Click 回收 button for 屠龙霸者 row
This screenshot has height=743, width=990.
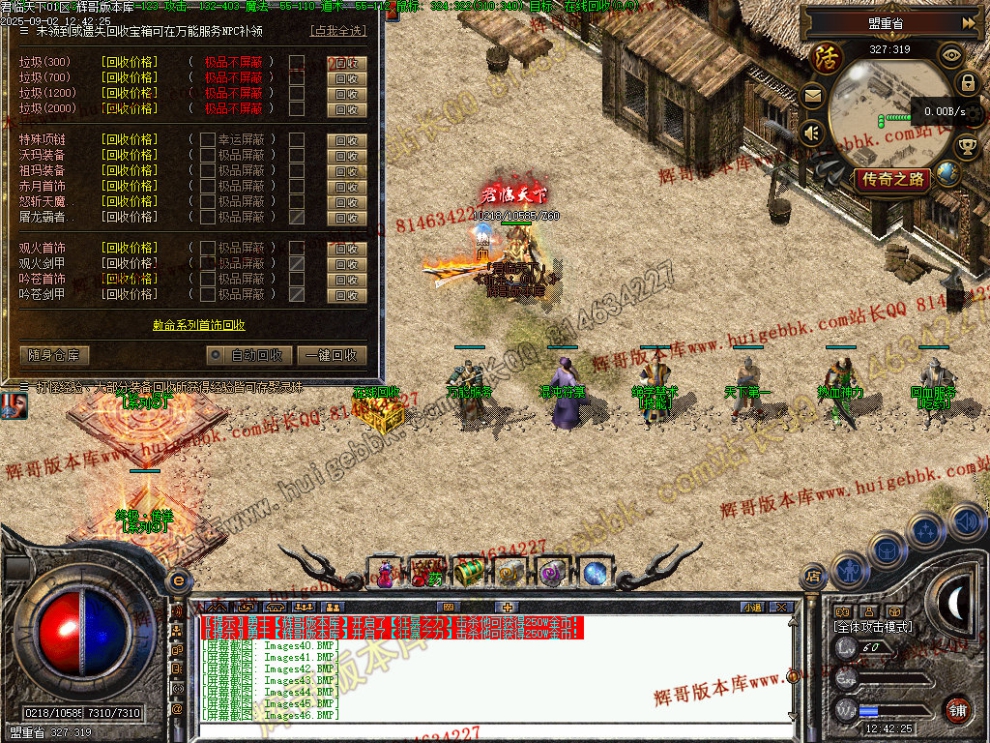[x=347, y=217]
